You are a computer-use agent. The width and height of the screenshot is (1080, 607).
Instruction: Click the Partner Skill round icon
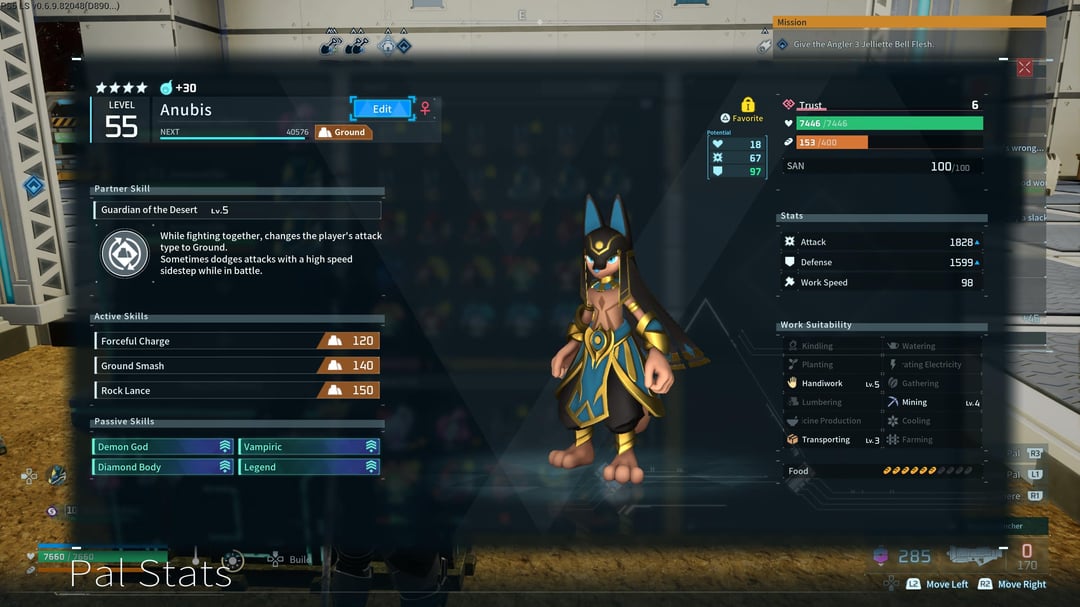[x=125, y=253]
